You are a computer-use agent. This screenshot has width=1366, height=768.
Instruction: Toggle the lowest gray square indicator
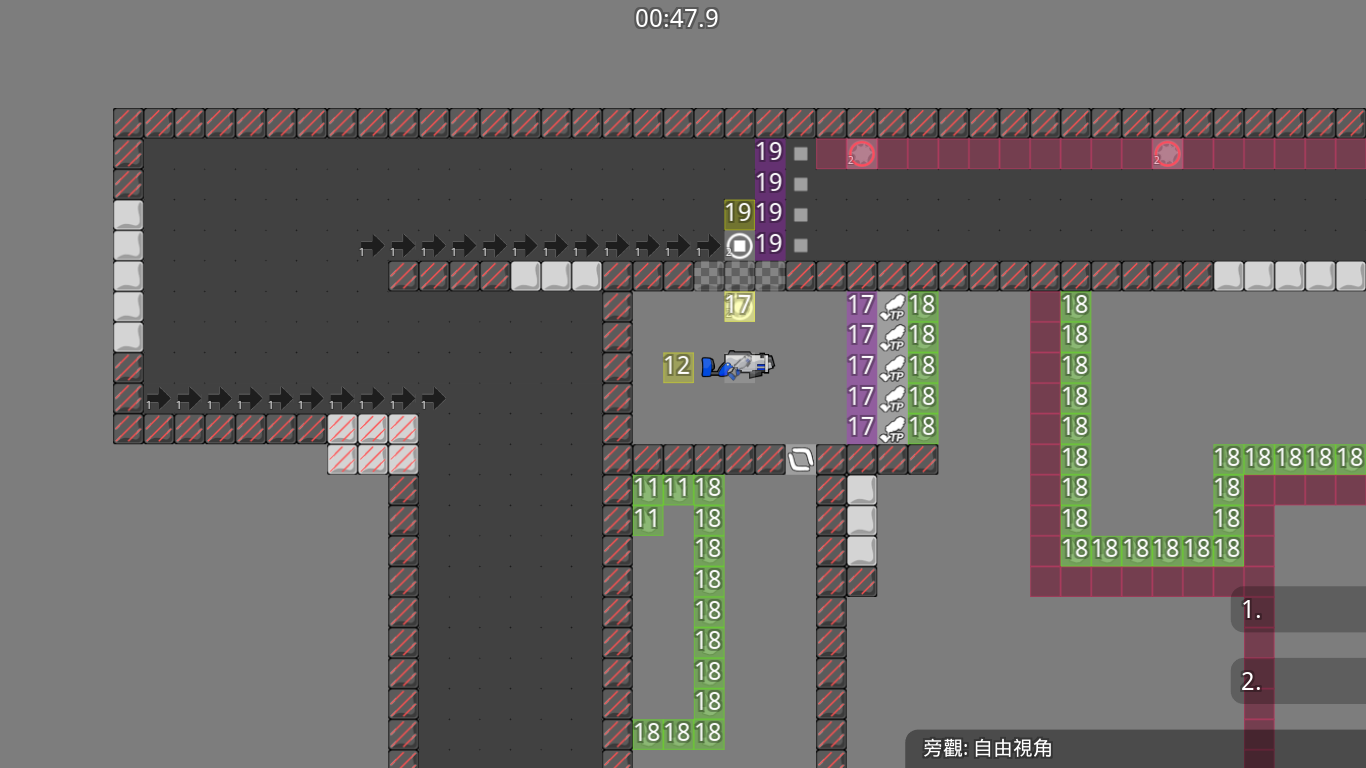click(799, 244)
